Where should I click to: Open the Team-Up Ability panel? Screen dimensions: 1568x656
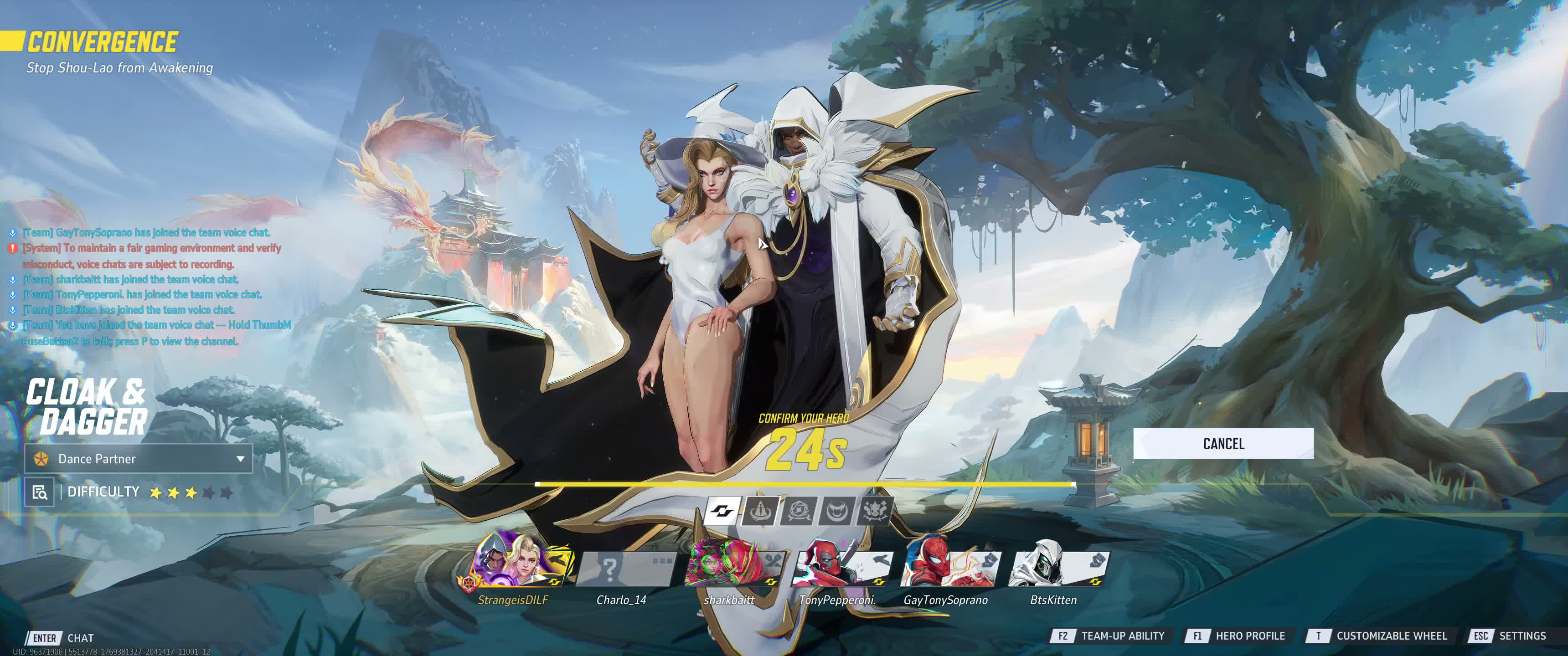click(x=1109, y=636)
